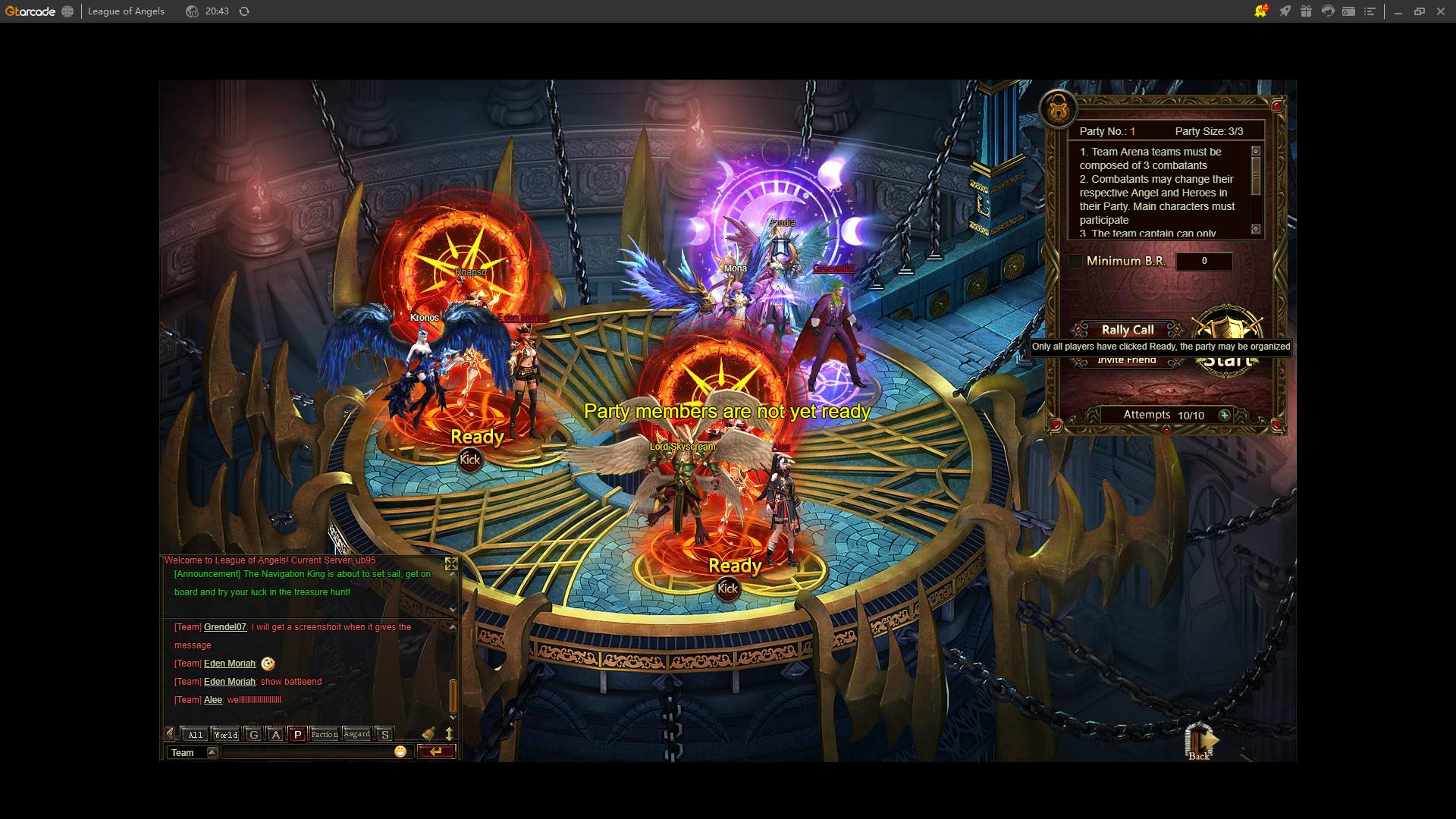The height and width of the screenshot is (819, 1456).
Task: Open the Asgard chat tab
Action: click(x=356, y=734)
